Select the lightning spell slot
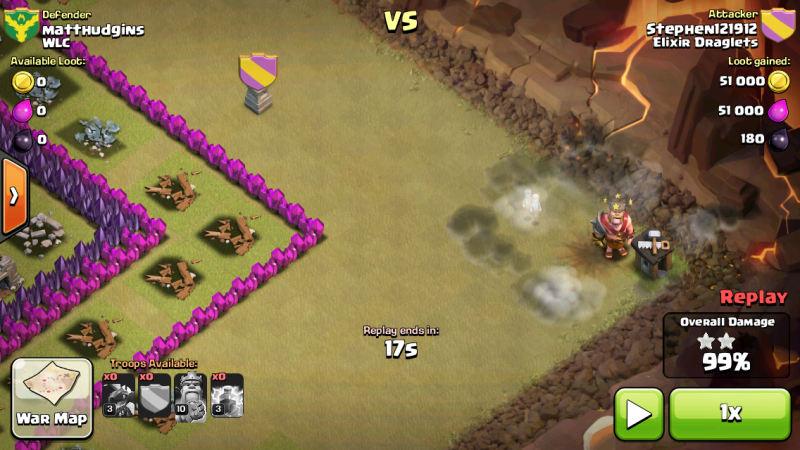Viewport: 800px width, 450px height. (x=227, y=396)
